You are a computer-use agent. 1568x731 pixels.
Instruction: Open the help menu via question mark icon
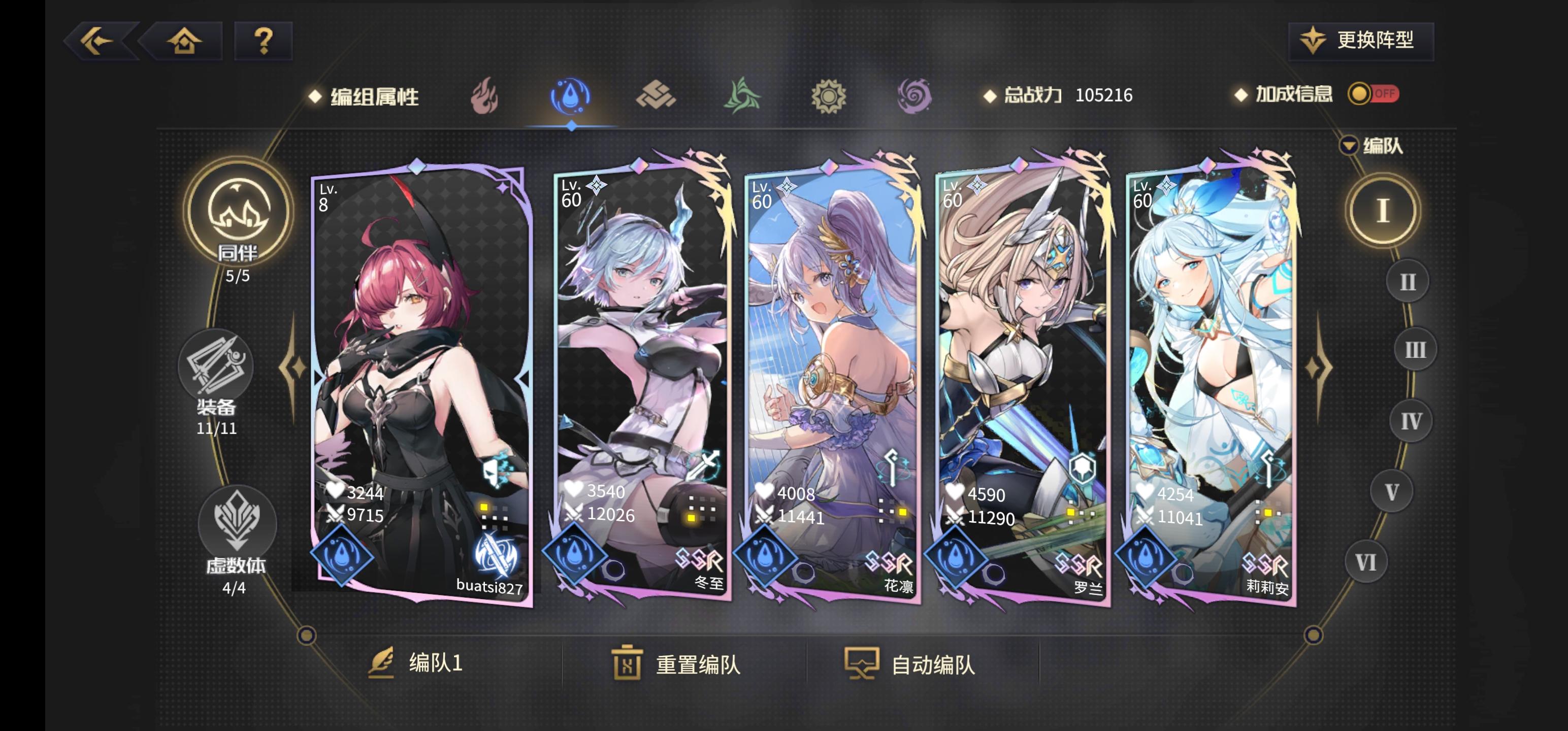pyautogui.click(x=263, y=41)
